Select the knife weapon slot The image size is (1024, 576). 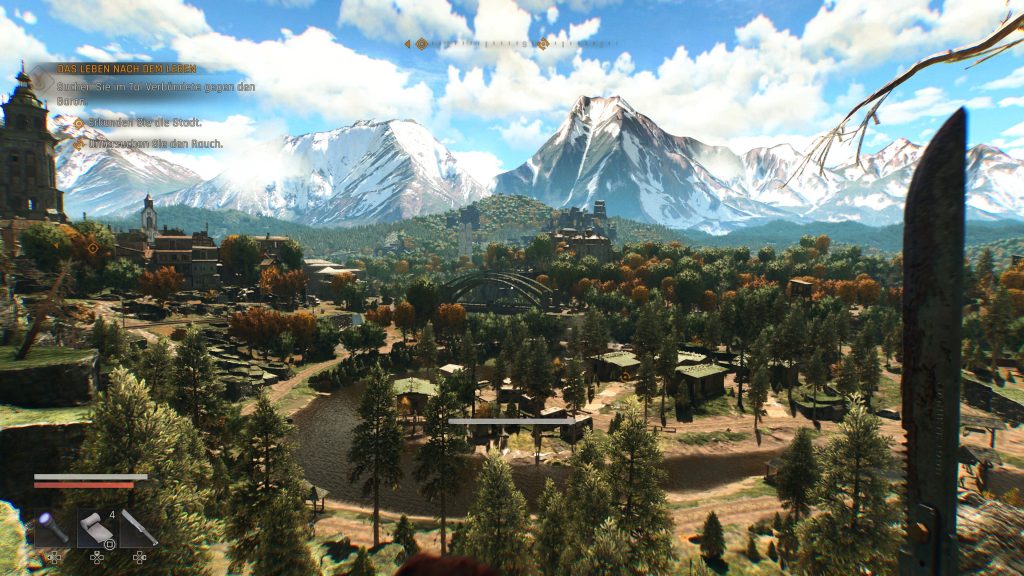click(x=139, y=526)
